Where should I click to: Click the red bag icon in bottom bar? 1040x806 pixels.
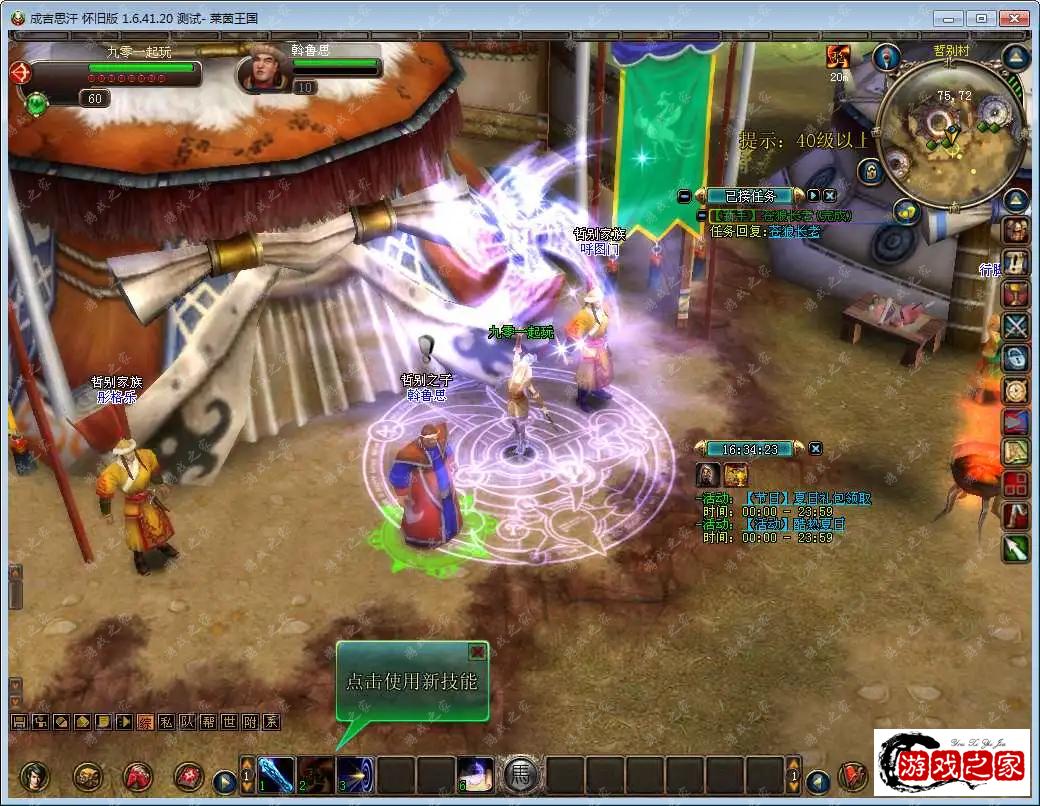click(137, 776)
